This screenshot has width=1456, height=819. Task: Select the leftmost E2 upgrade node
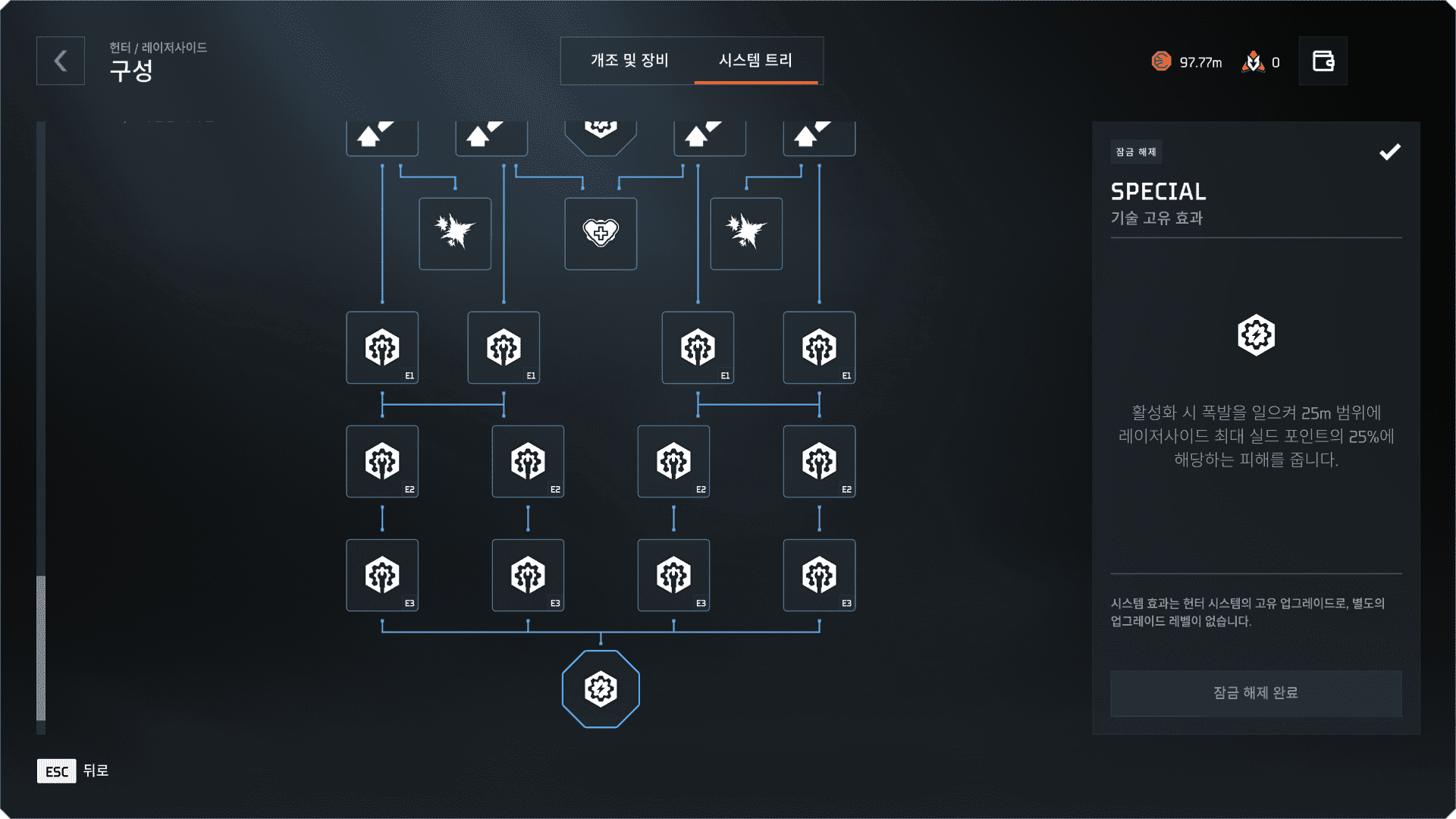[382, 461]
